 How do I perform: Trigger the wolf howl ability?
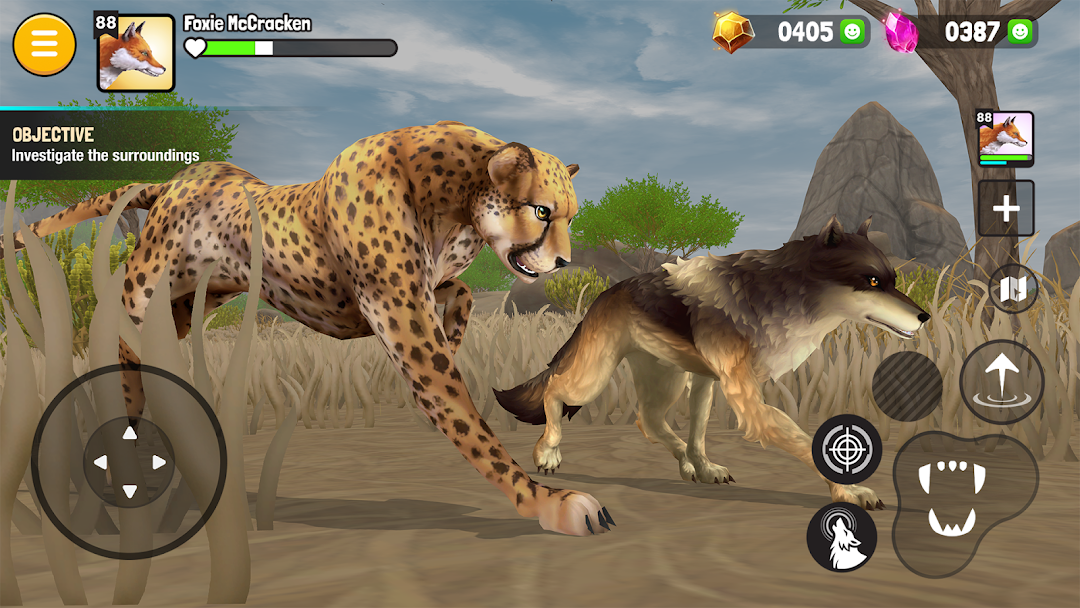pyautogui.click(x=841, y=537)
